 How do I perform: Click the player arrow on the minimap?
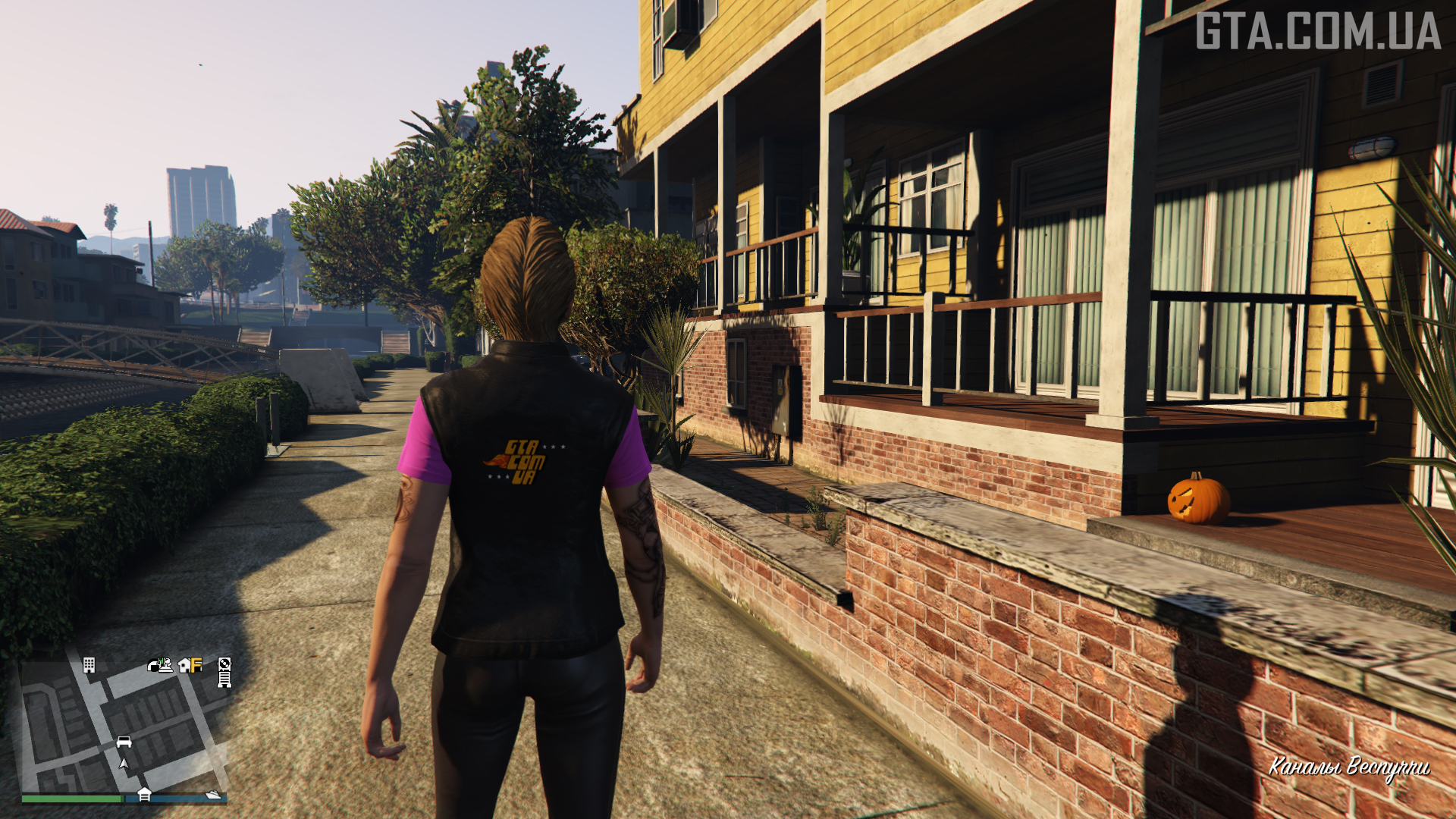tap(124, 763)
